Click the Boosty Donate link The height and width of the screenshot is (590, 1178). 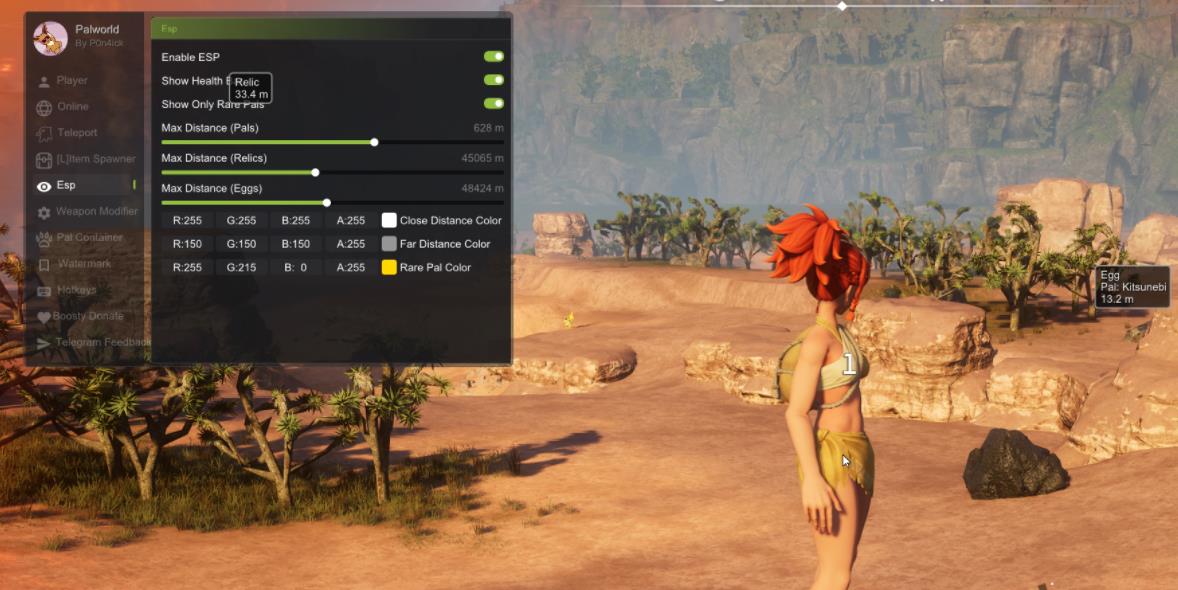[88, 316]
